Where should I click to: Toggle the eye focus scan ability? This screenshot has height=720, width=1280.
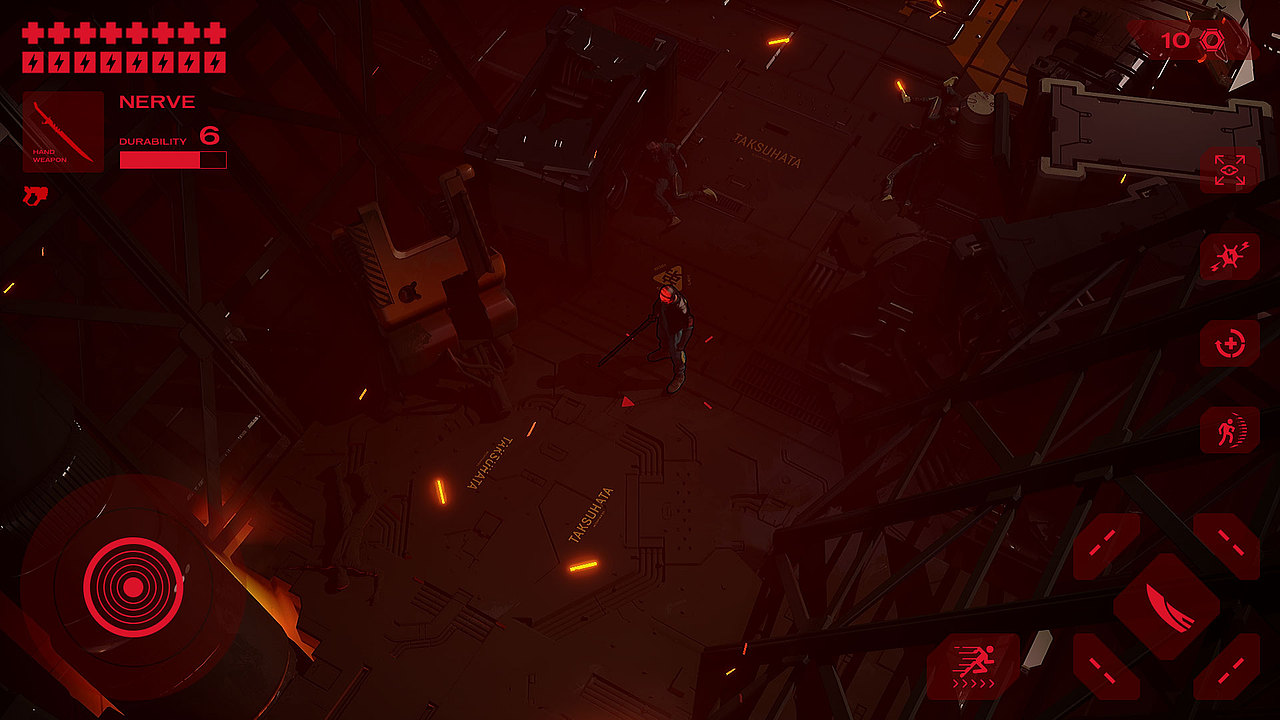pos(1230,170)
